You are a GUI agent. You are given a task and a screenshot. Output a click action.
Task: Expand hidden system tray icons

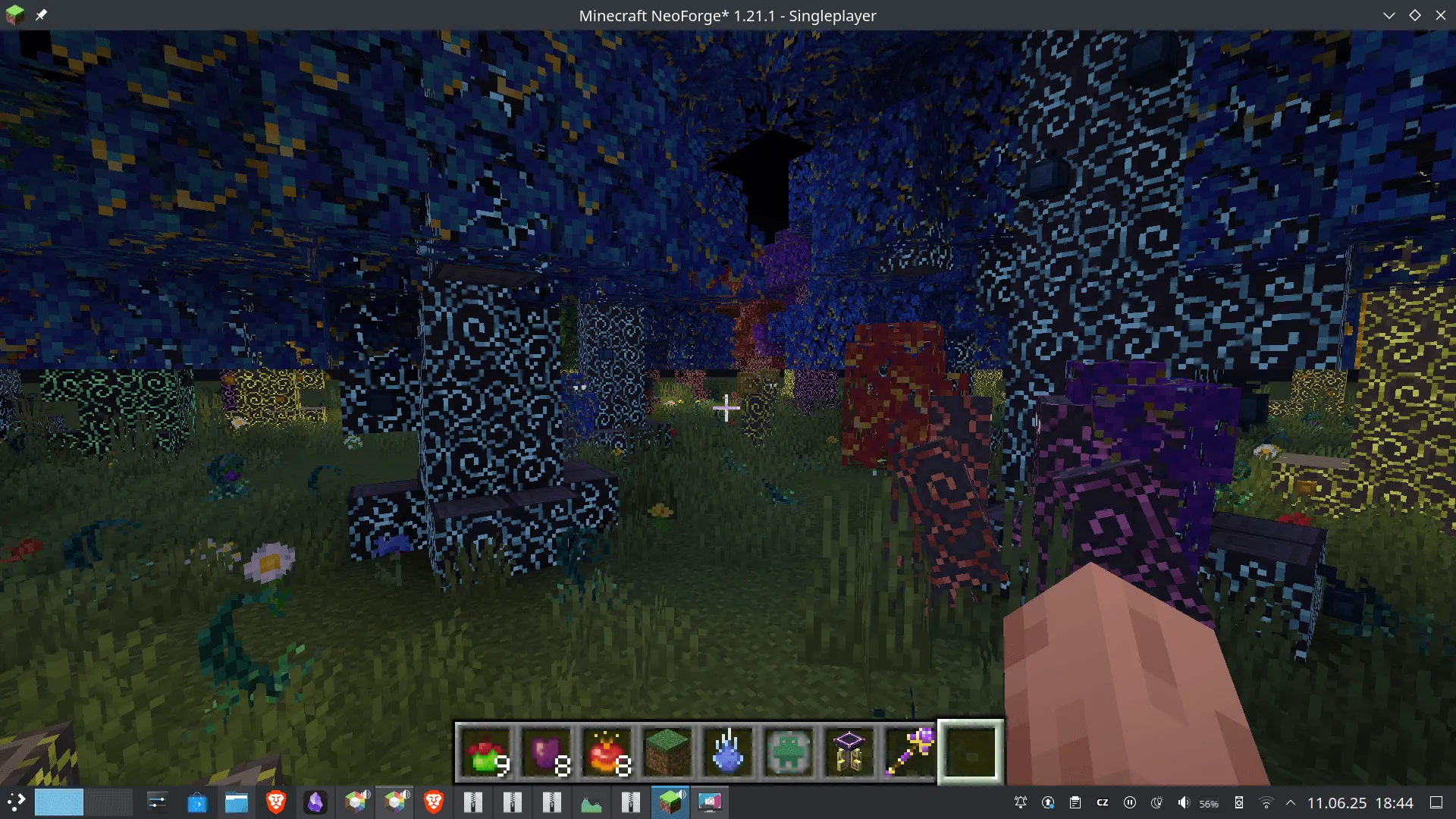[1291, 803]
